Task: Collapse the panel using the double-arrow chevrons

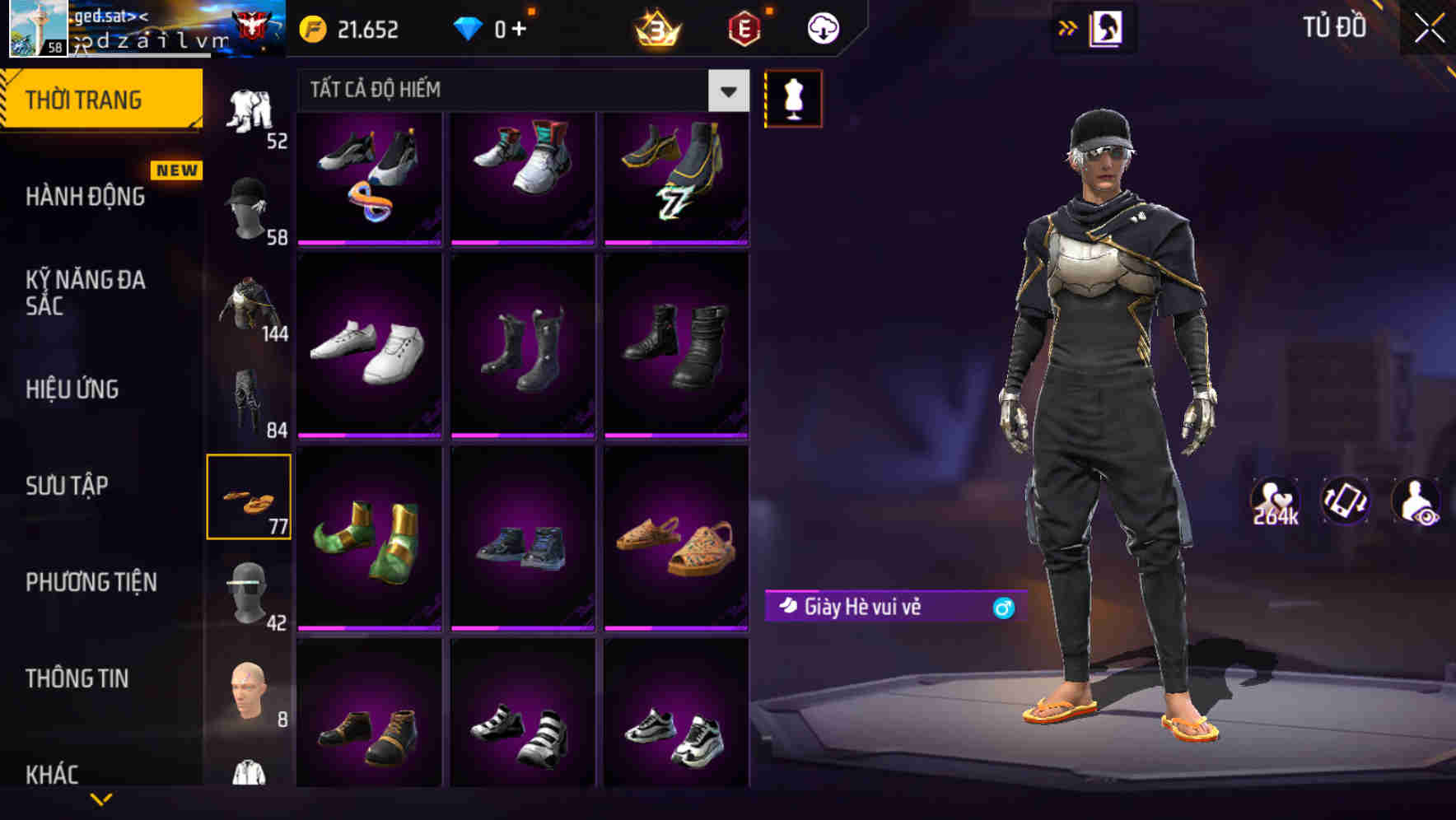Action: point(1066,27)
